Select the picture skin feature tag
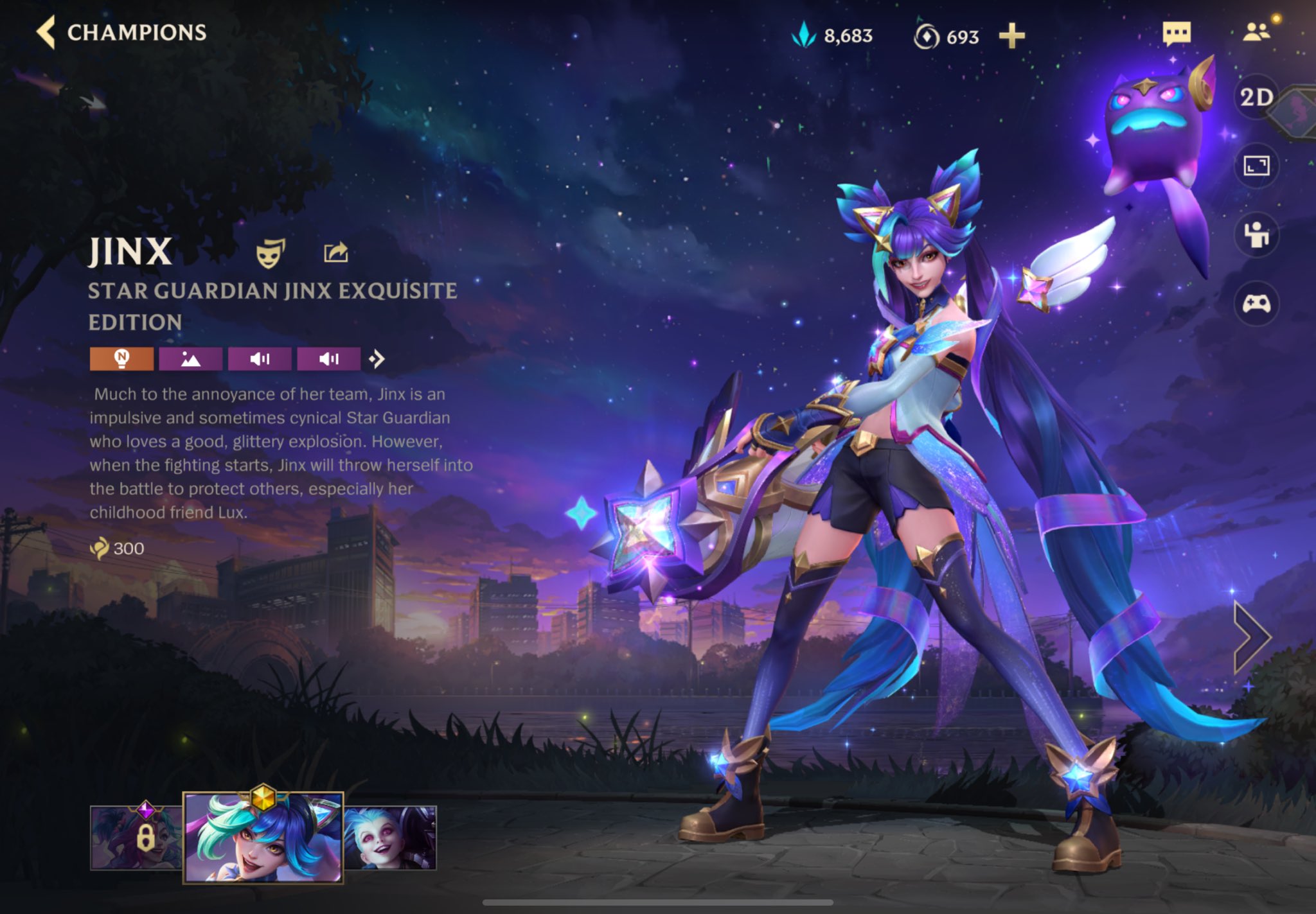1316x914 pixels. coord(190,358)
